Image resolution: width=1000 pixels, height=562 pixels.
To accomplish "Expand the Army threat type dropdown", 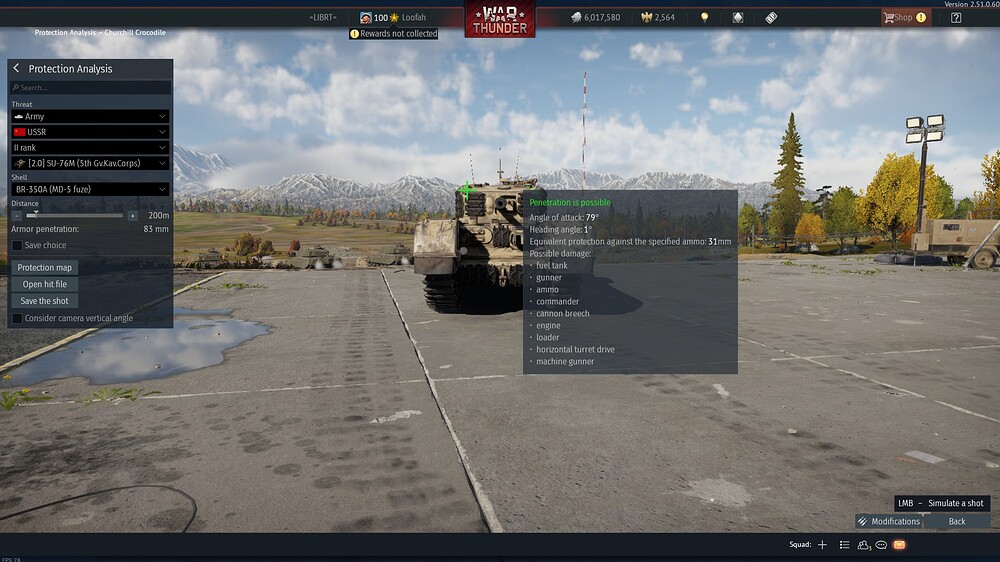I will pos(90,117).
